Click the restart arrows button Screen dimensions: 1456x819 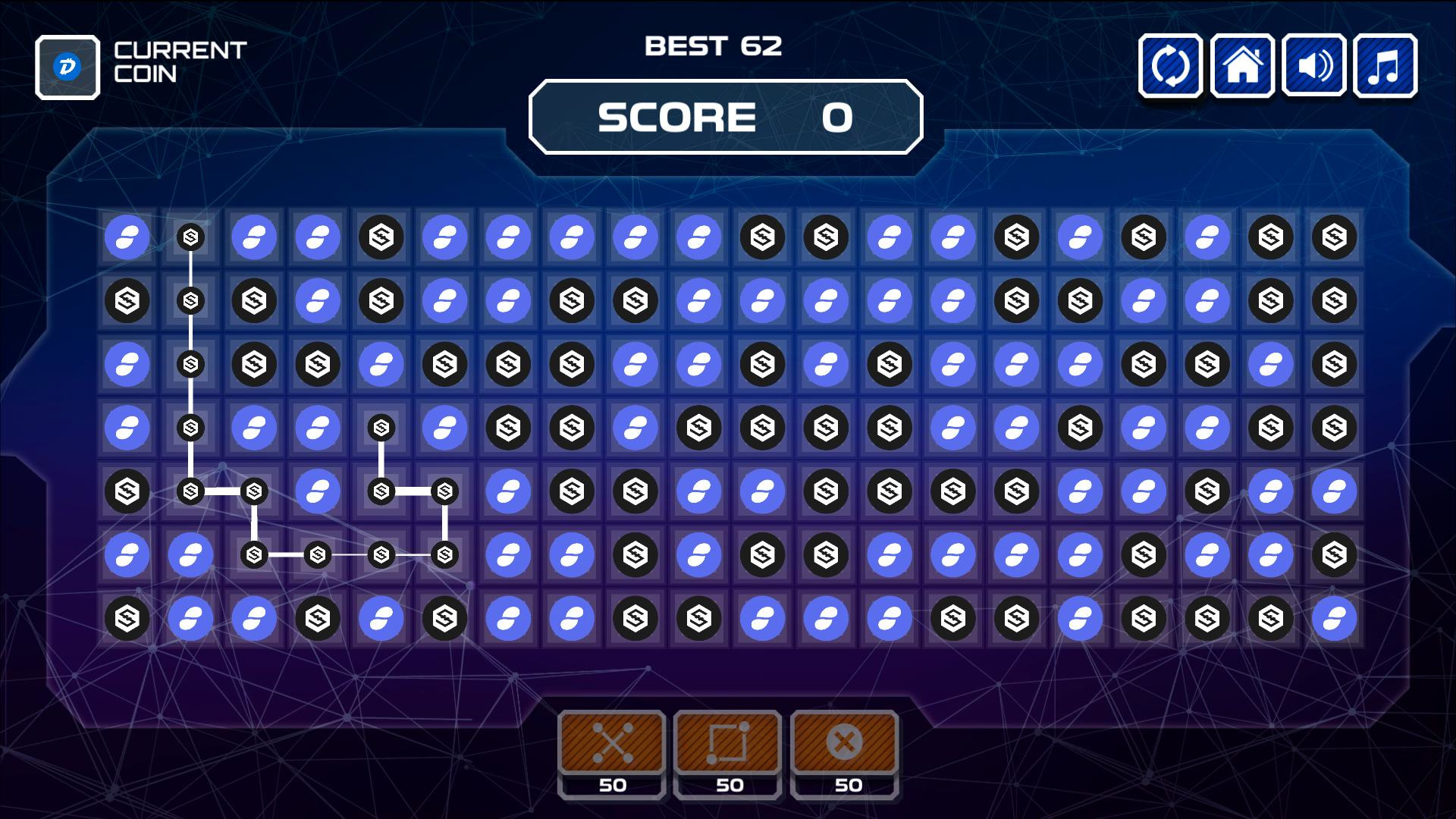coord(1170,66)
